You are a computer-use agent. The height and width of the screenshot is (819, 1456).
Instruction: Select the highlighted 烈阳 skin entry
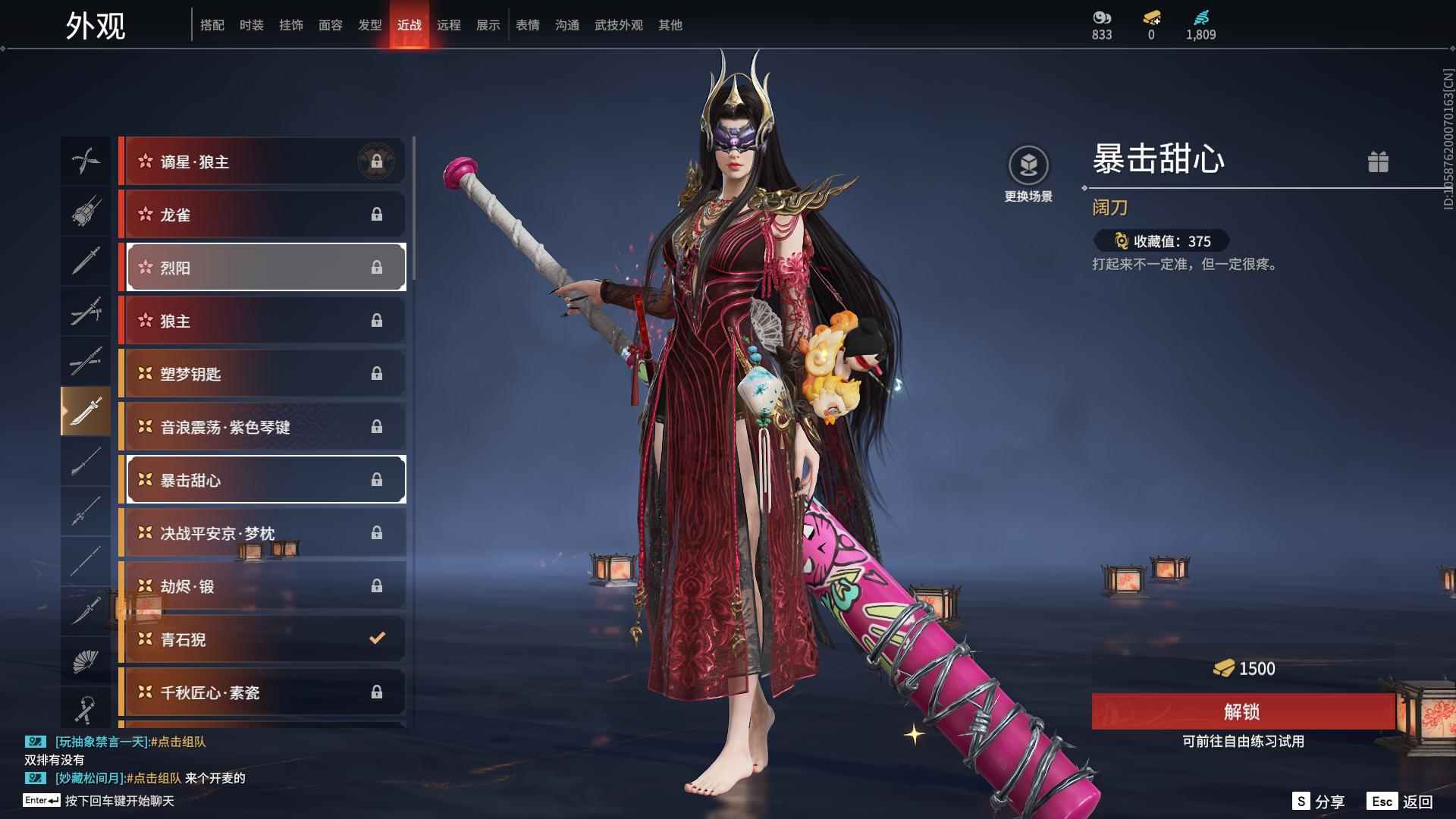click(x=263, y=267)
